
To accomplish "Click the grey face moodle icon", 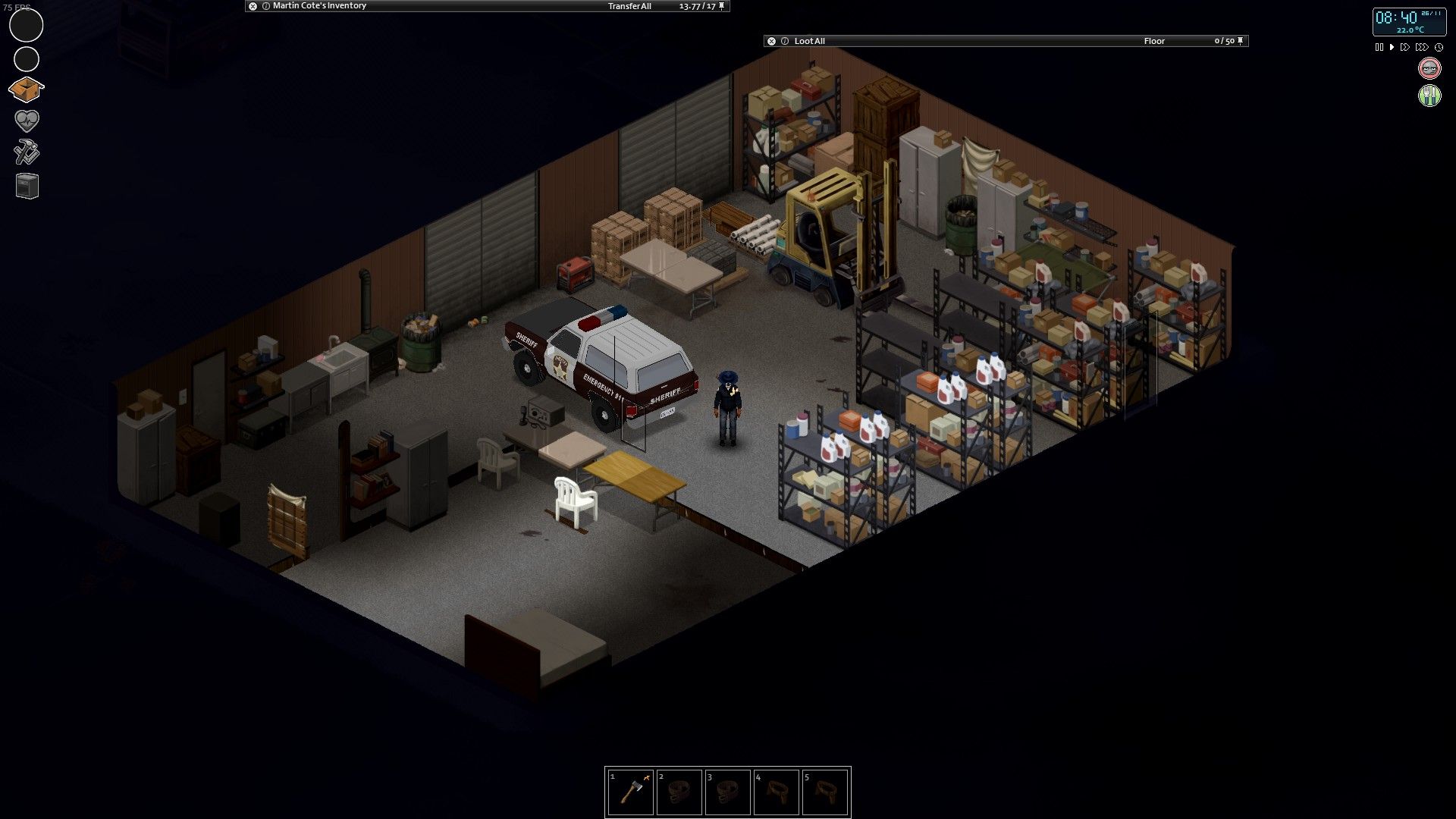I will (1429, 68).
